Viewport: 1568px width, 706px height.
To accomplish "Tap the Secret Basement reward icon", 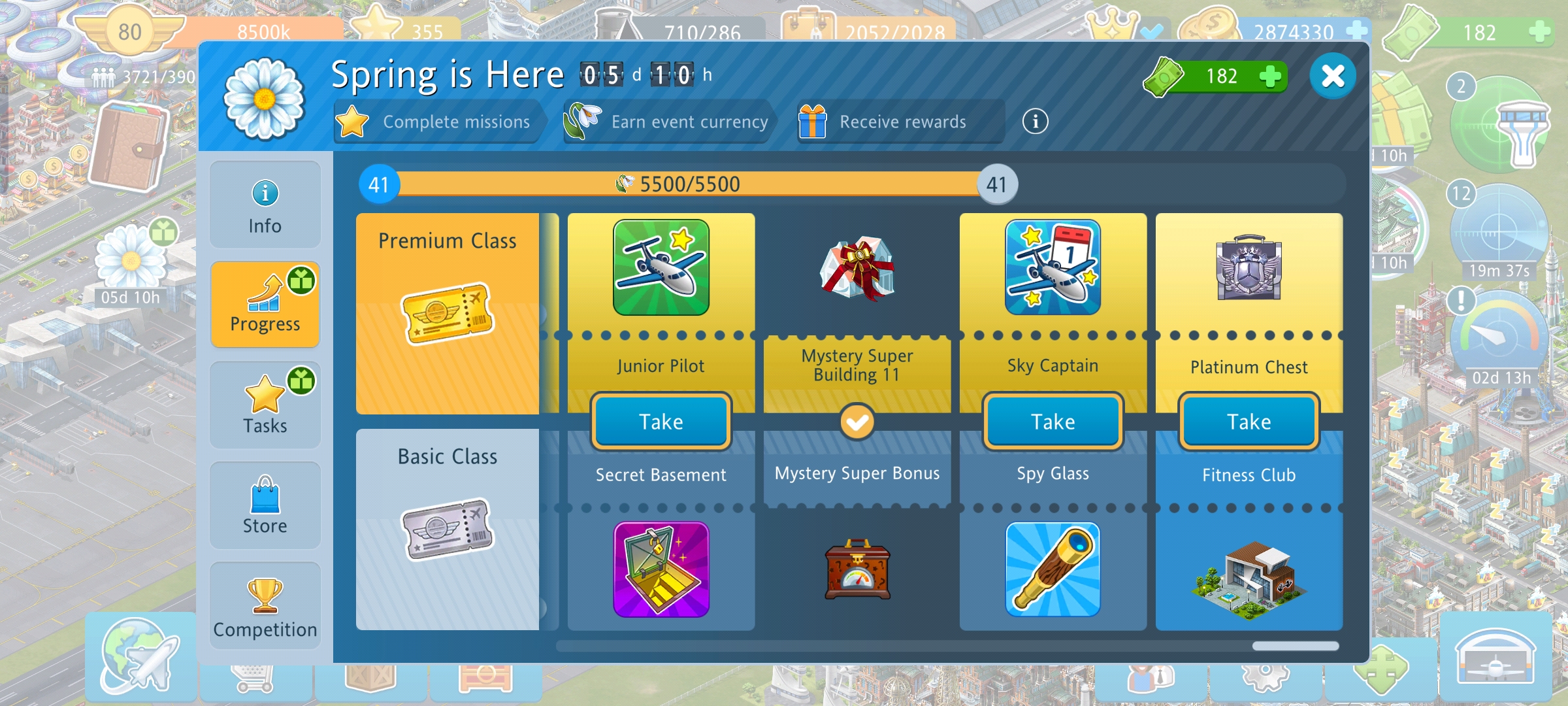I will tap(661, 569).
